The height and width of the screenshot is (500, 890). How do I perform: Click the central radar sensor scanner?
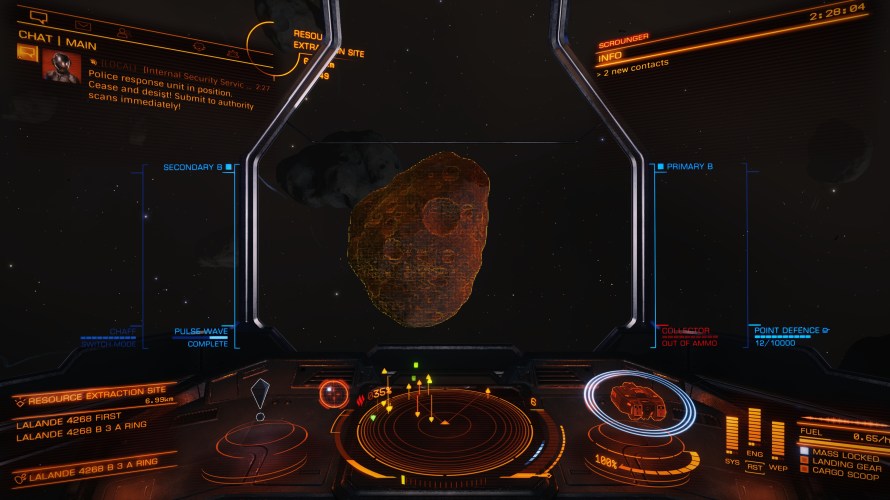(445, 422)
